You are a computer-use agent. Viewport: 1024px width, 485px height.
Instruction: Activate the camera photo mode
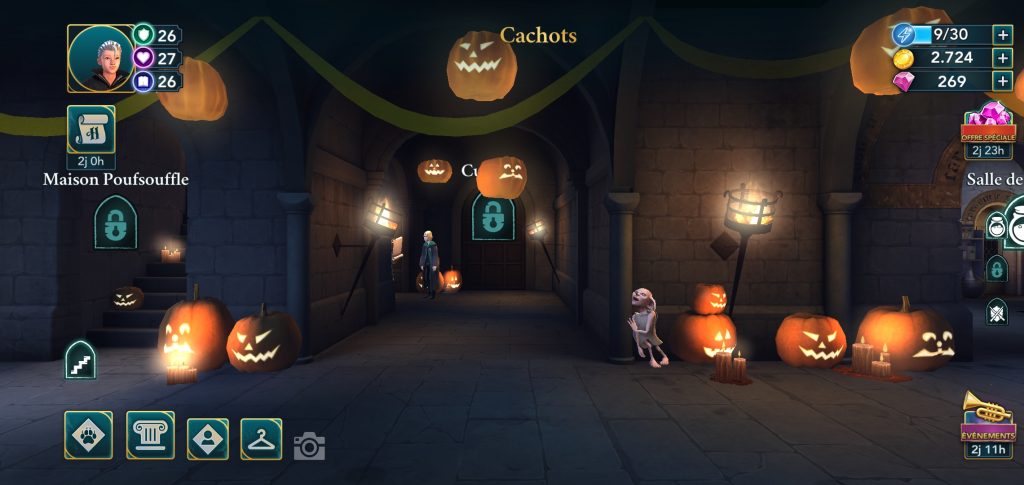[310, 446]
